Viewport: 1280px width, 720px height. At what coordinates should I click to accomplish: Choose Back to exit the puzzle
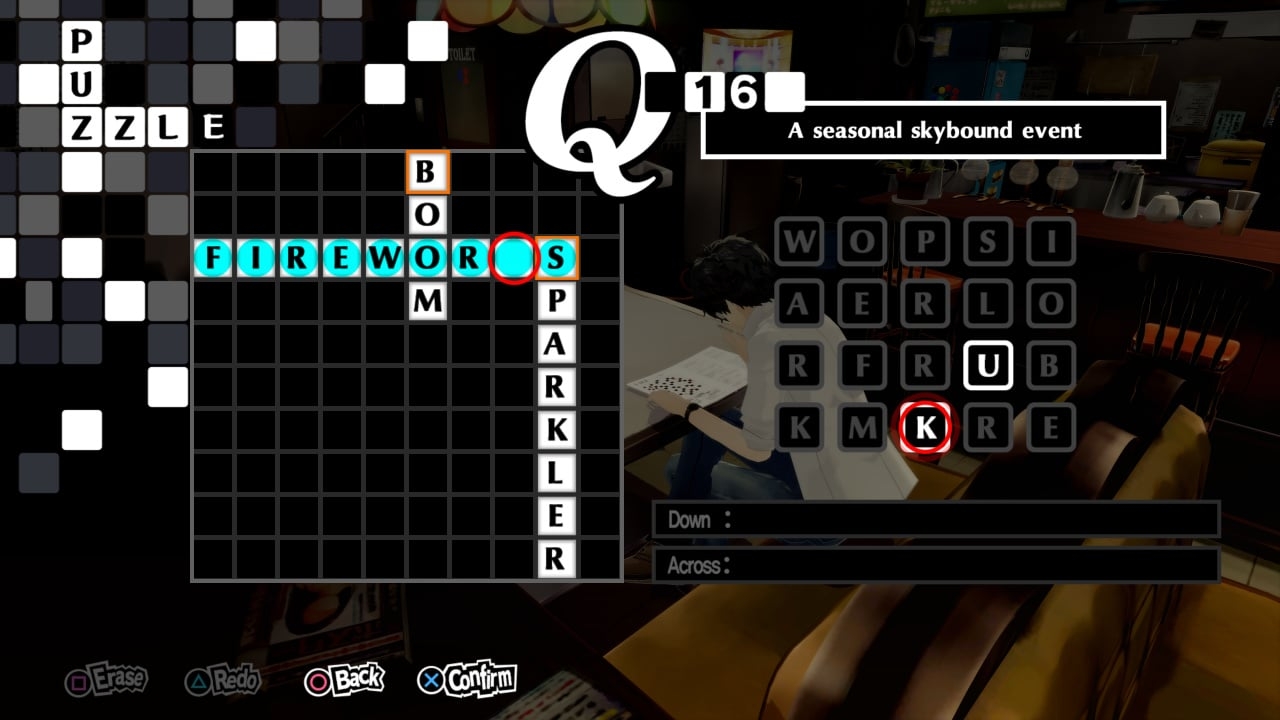345,677
